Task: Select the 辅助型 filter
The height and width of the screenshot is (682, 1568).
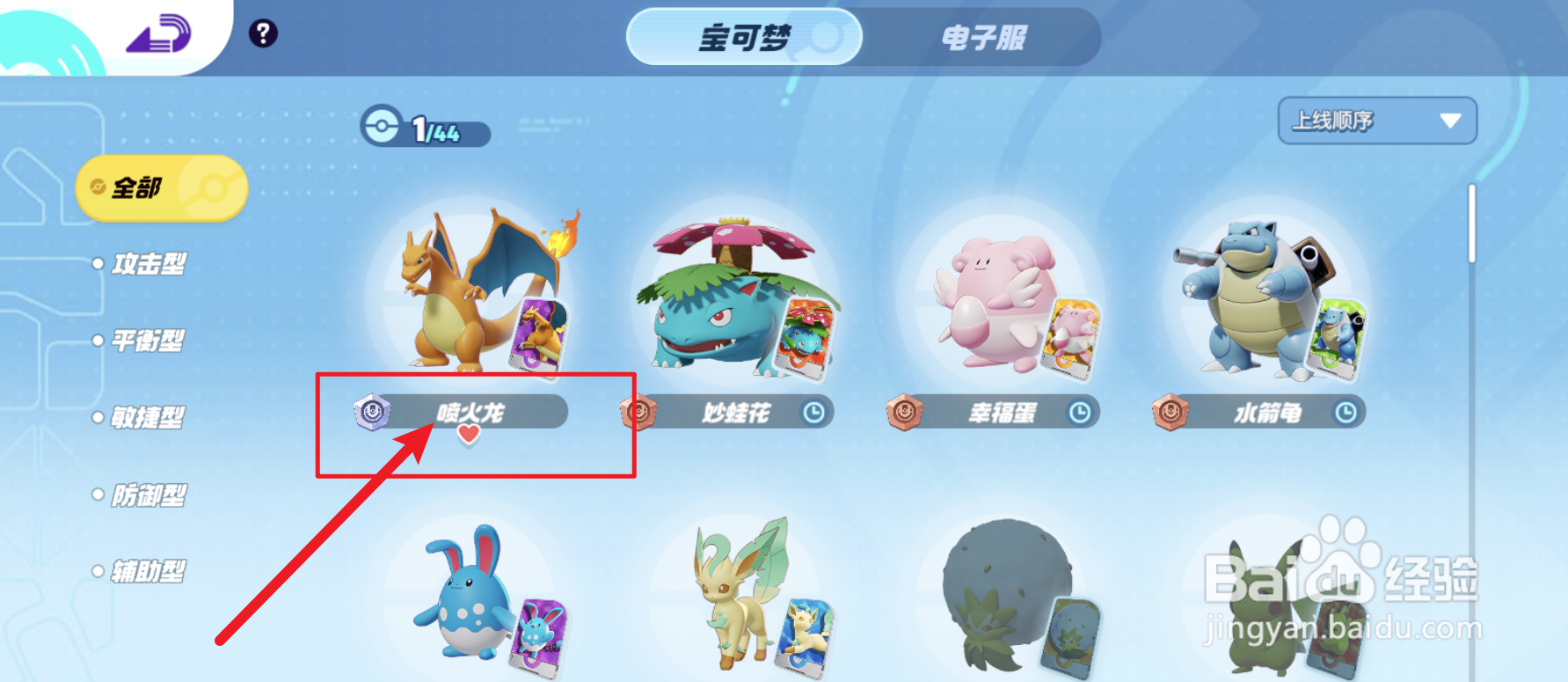Action: pyautogui.click(x=149, y=570)
